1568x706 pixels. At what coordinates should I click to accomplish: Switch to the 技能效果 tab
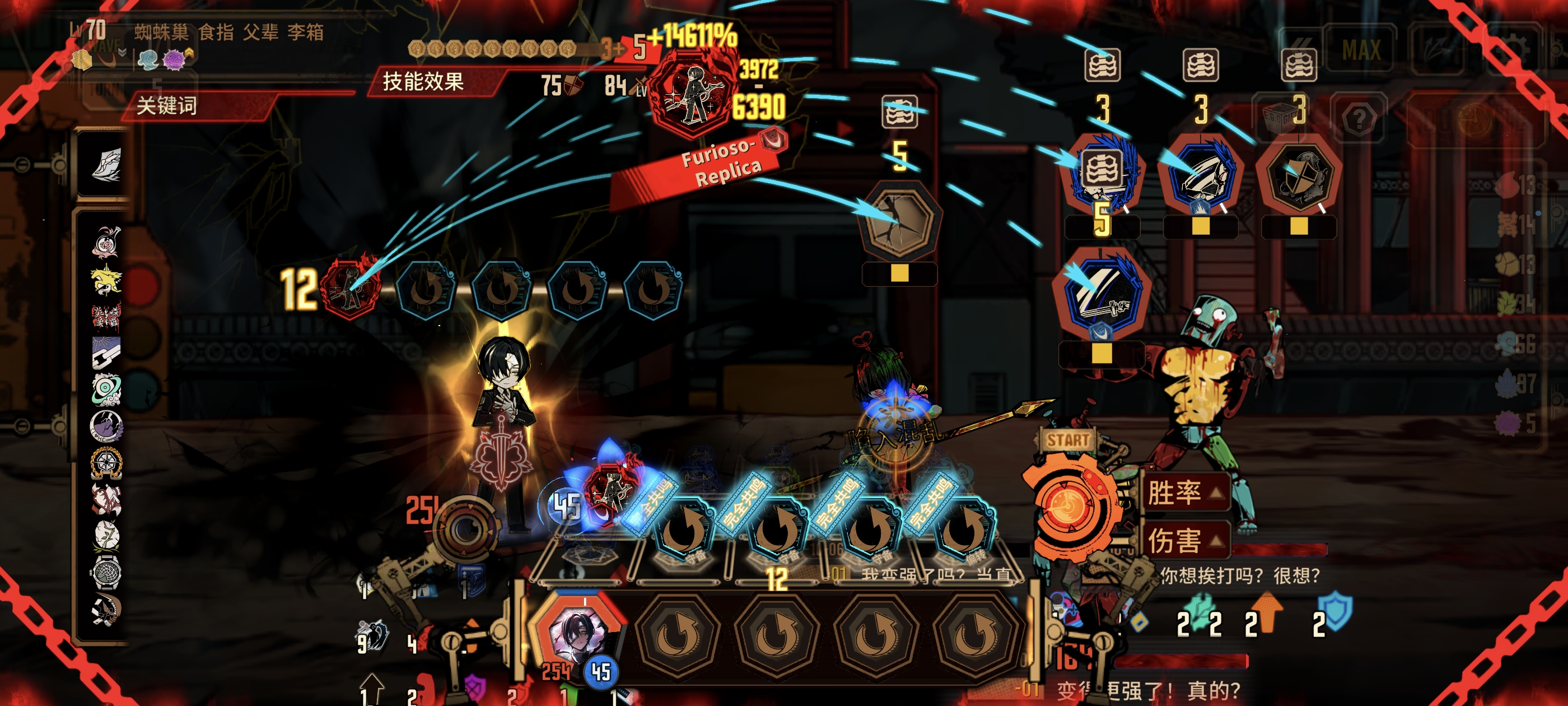[424, 82]
